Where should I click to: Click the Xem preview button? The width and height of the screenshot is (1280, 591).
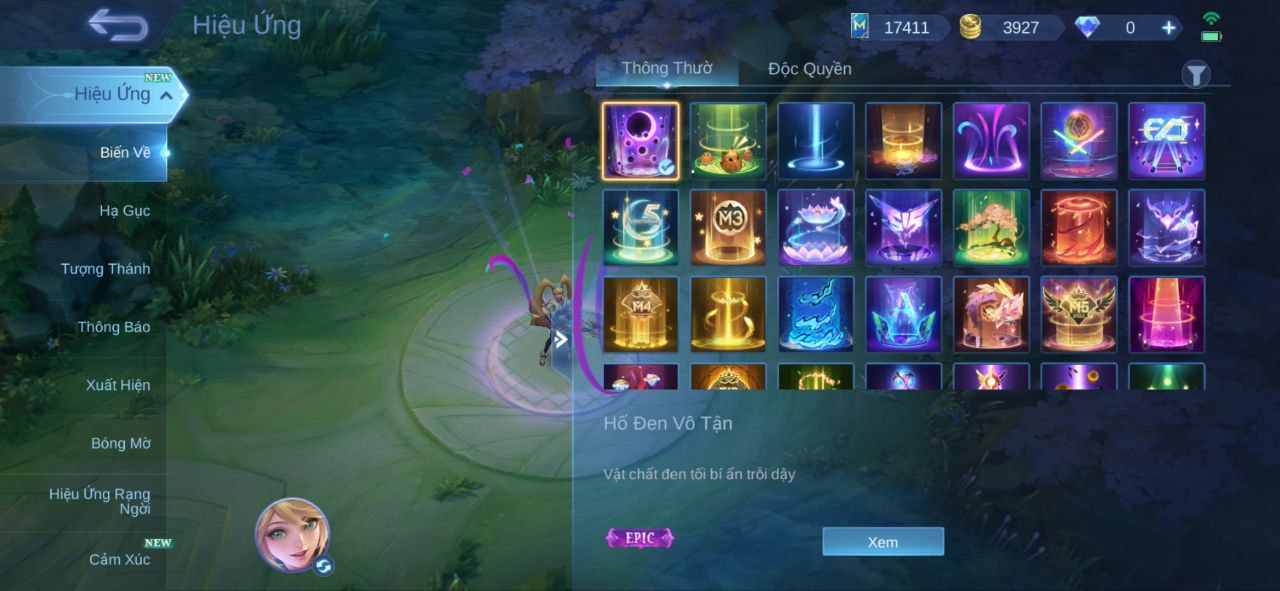[883, 542]
